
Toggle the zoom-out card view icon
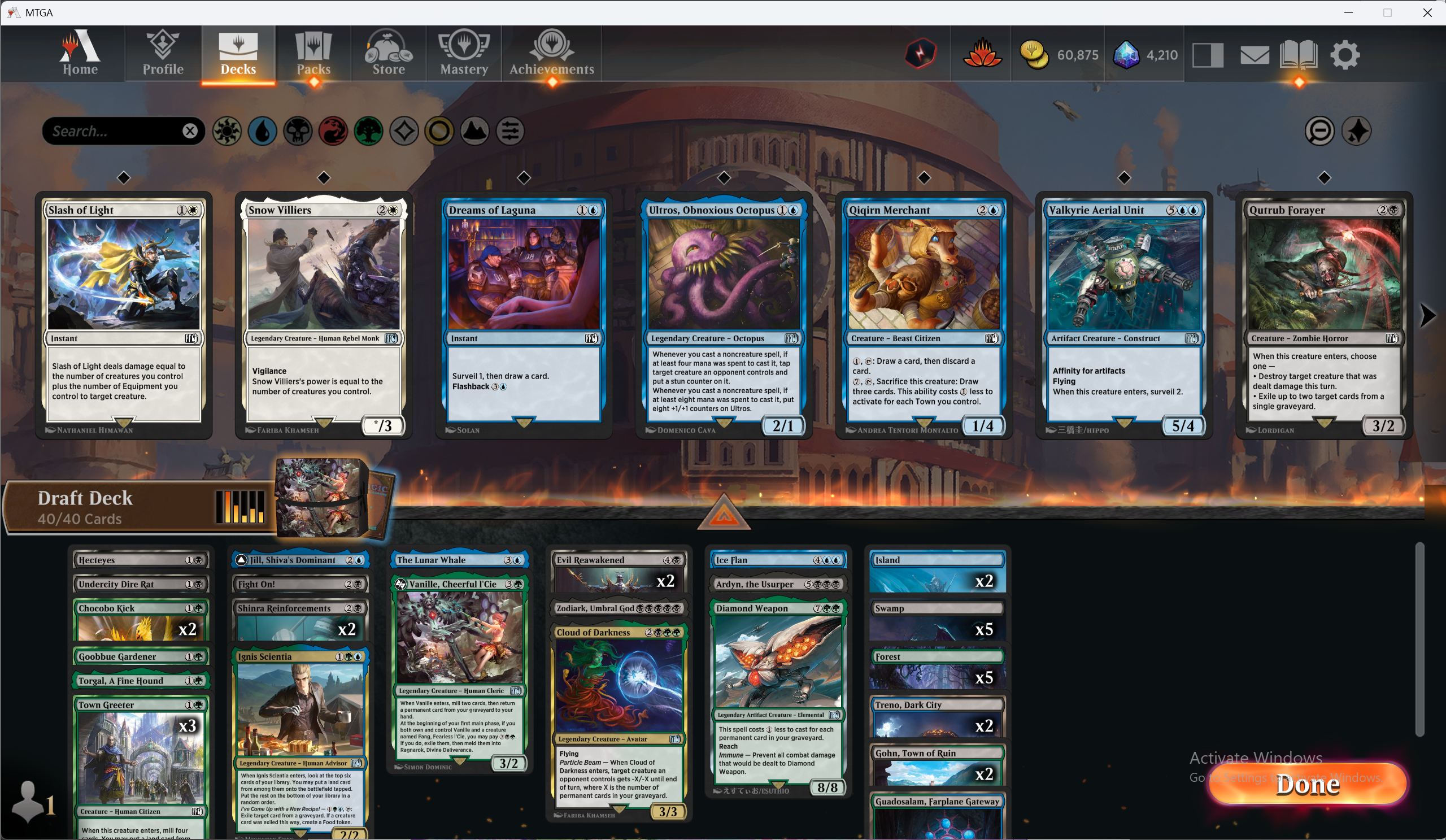coord(1320,131)
